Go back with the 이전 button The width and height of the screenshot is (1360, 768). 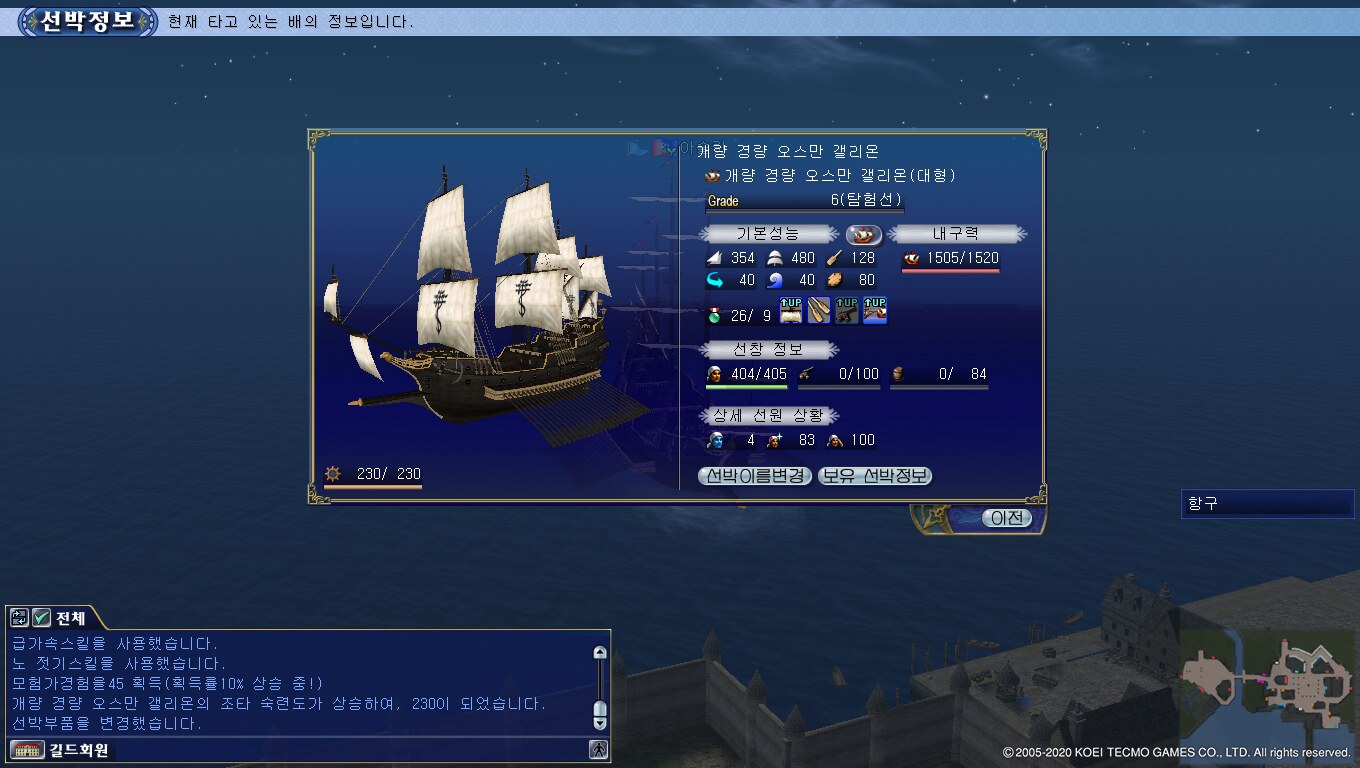pyautogui.click(x=1006, y=518)
